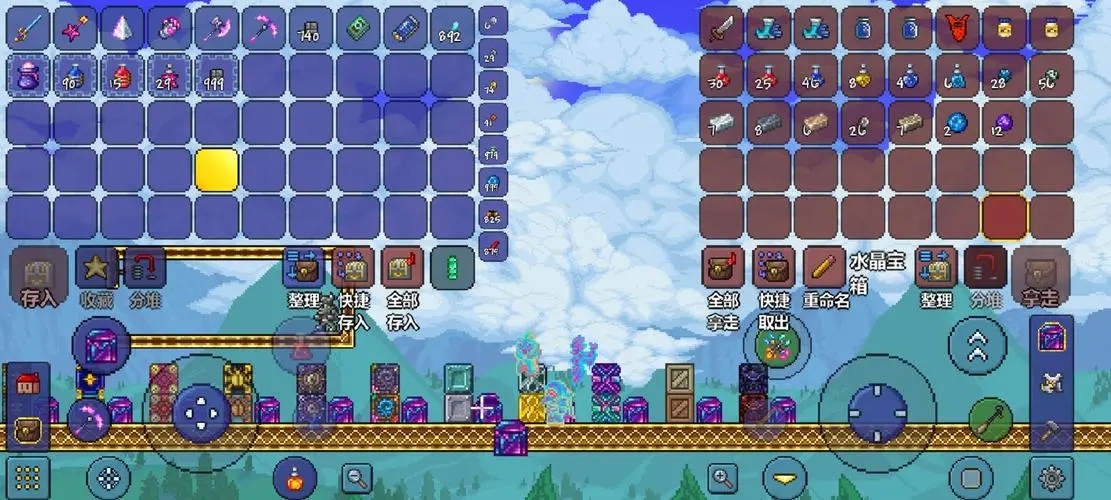Viewport: 1111px width, 500px height.
Task: Tap the chest 快捷取出 (quick take) button
Action: point(773,269)
